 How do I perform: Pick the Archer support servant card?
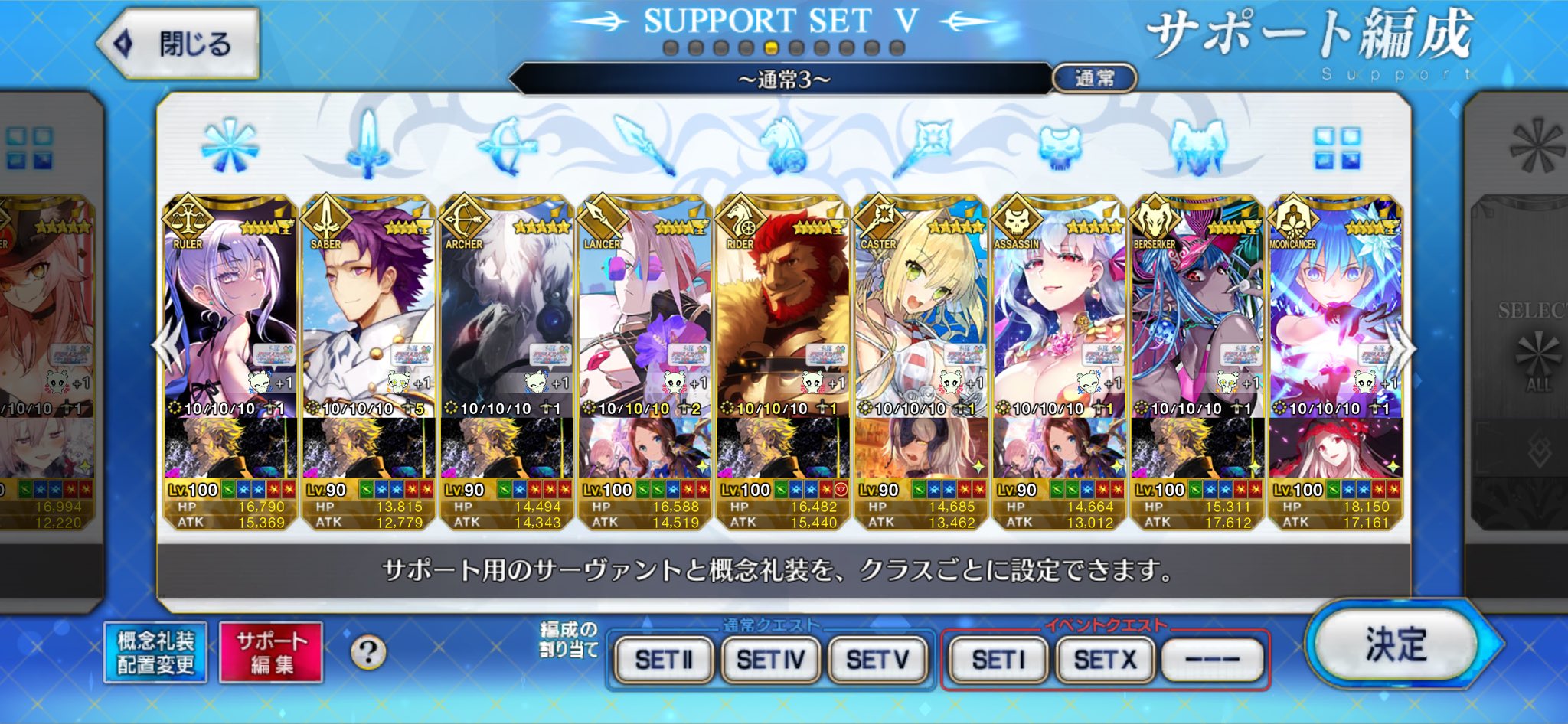pyautogui.click(x=506, y=321)
